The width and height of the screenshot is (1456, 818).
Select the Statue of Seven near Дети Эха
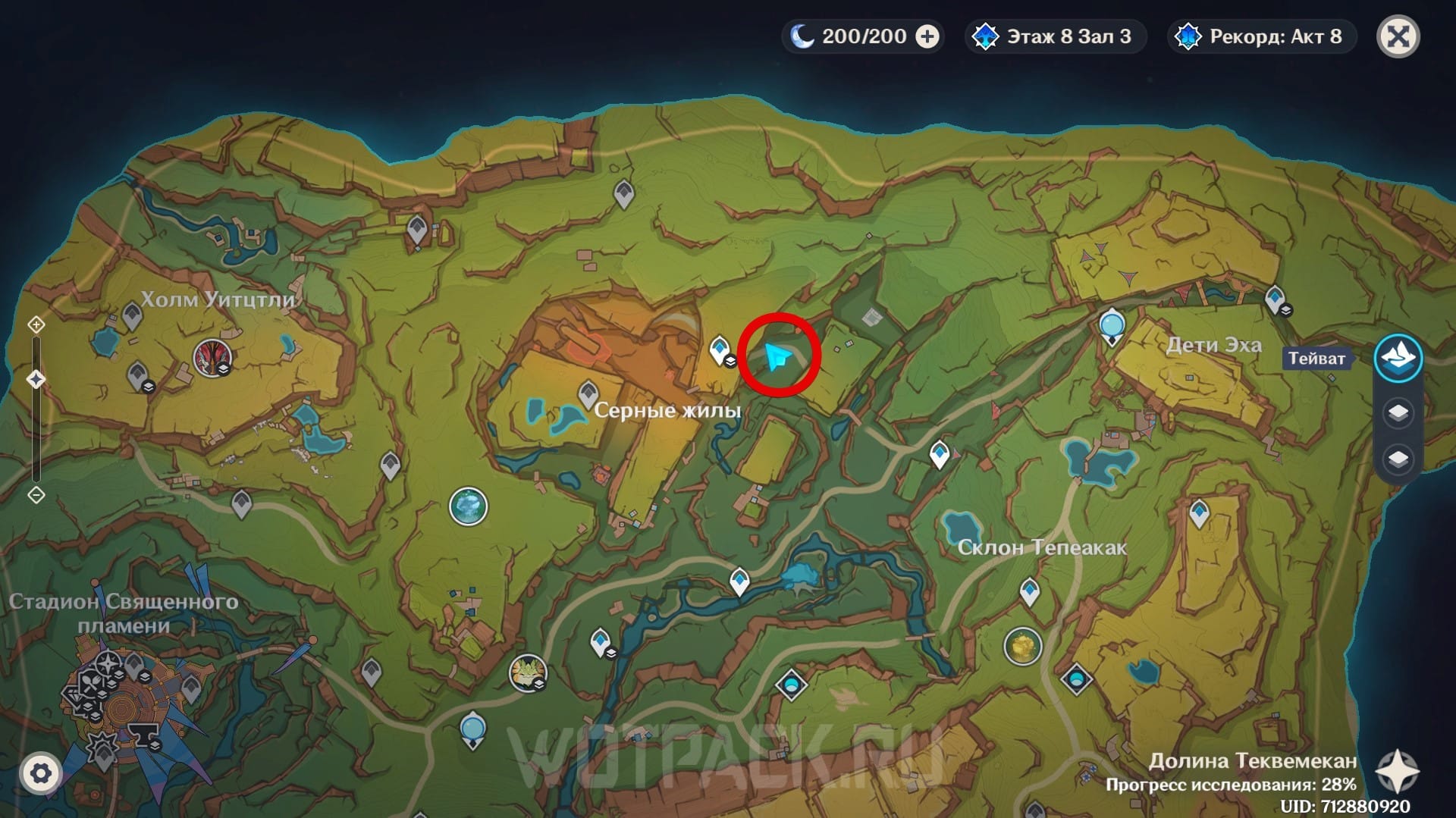(x=1112, y=326)
